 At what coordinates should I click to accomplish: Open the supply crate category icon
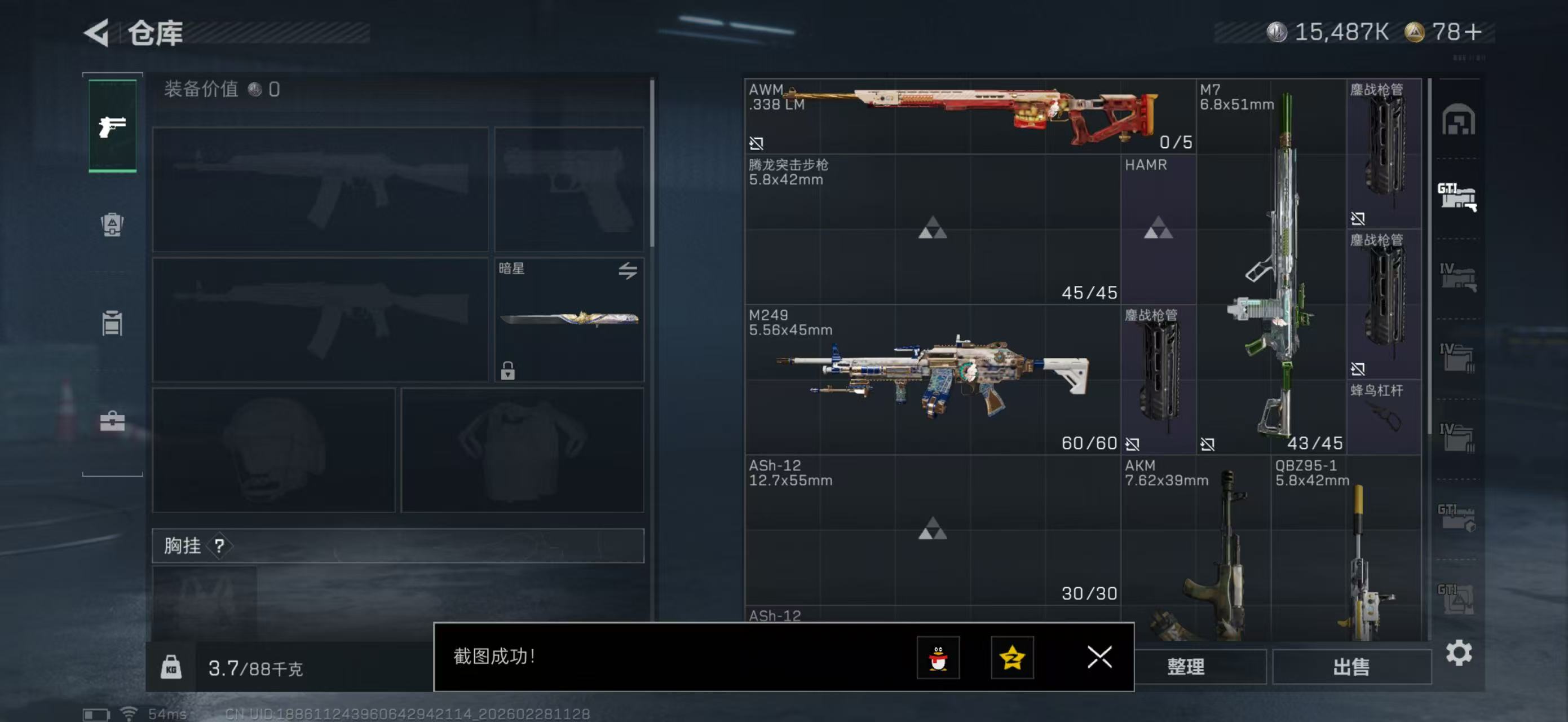pos(112,323)
